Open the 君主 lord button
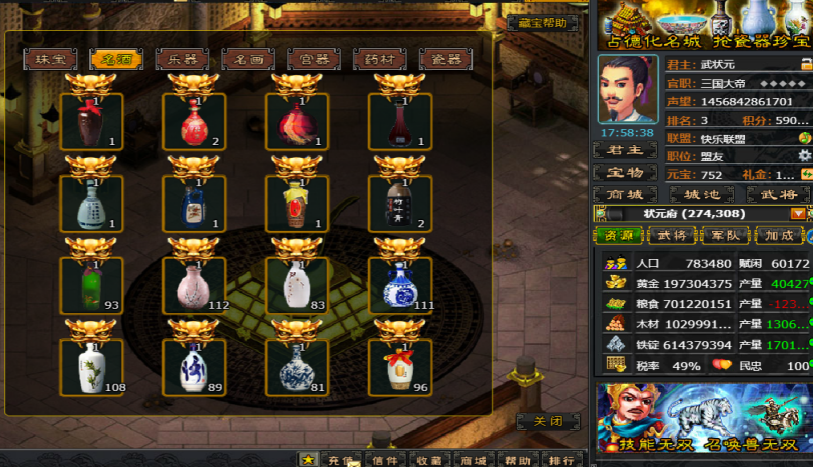The image size is (813, 467). coord(625,151)
